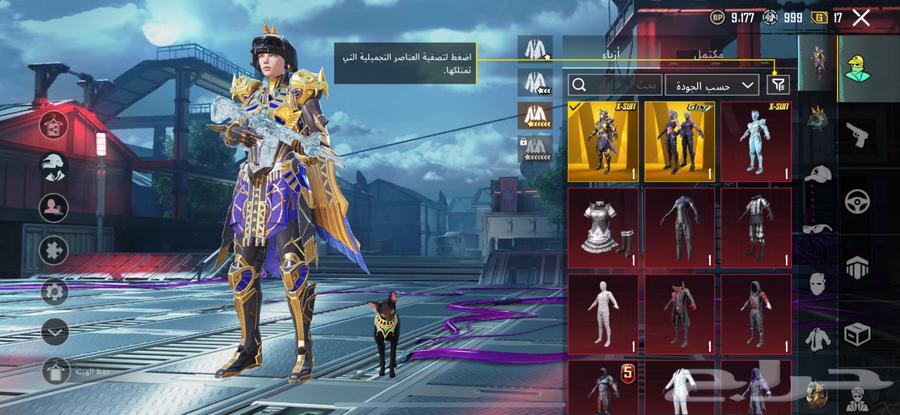900x415 pixels.
Task: Toggle the owned-items filter button
Action: coord(777,84)
